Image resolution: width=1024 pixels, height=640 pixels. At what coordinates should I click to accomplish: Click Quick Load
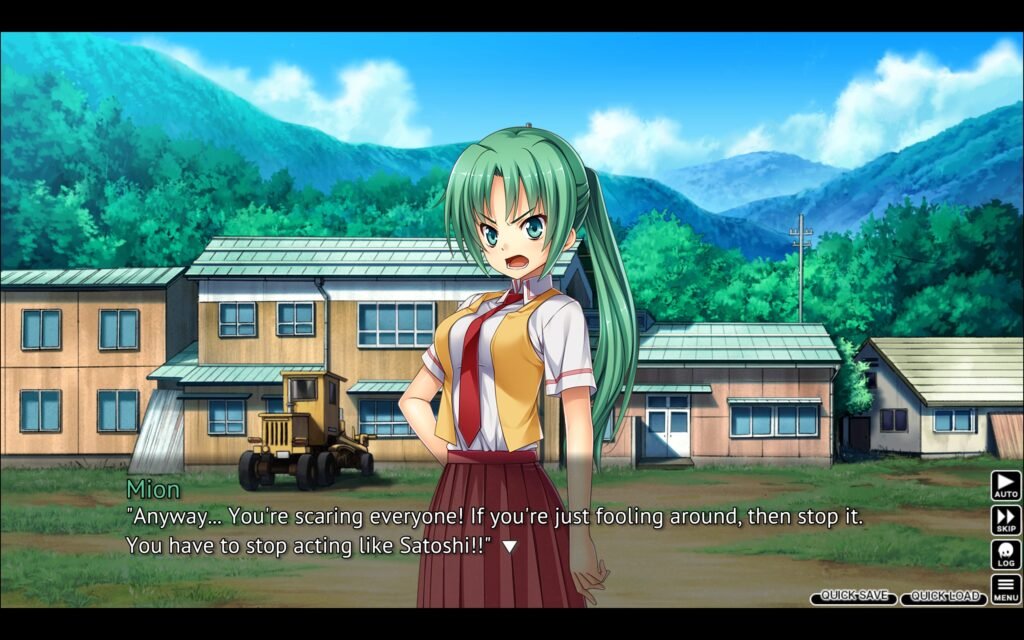coord(943,597)
